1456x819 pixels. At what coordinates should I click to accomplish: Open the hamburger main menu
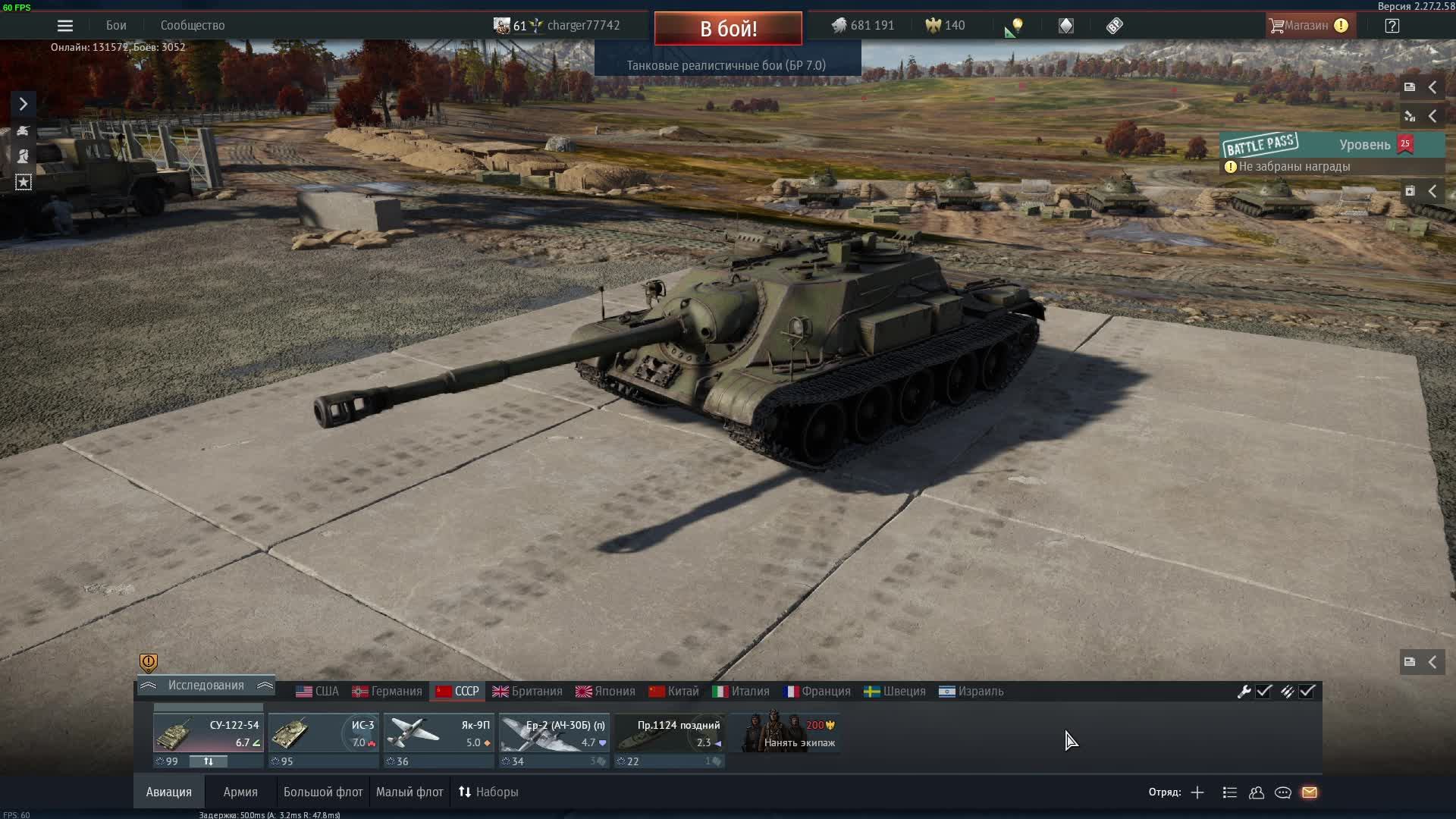coord(65,26)
